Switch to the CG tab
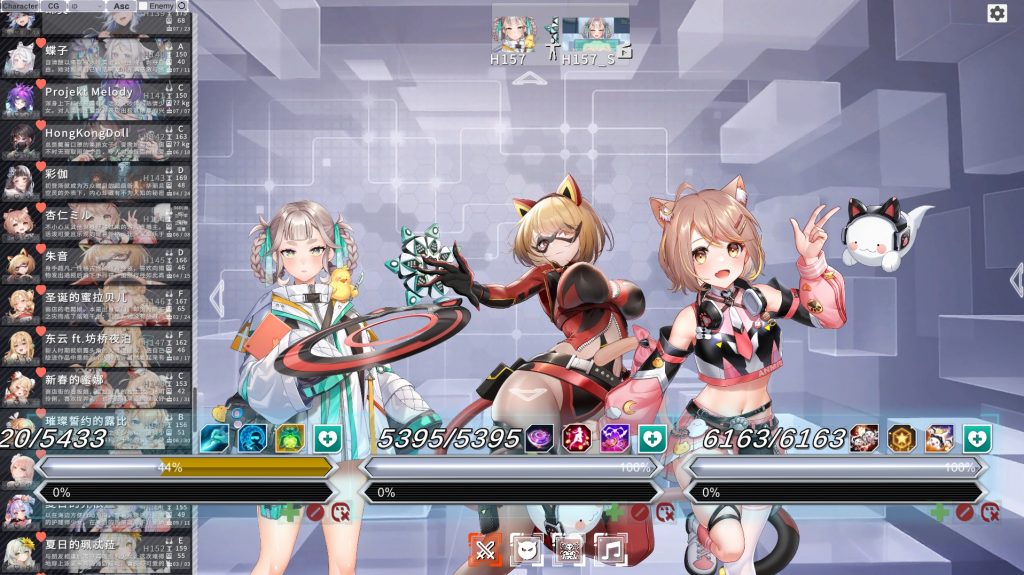This screenshot has width=1024, height=575. [53, 6]
